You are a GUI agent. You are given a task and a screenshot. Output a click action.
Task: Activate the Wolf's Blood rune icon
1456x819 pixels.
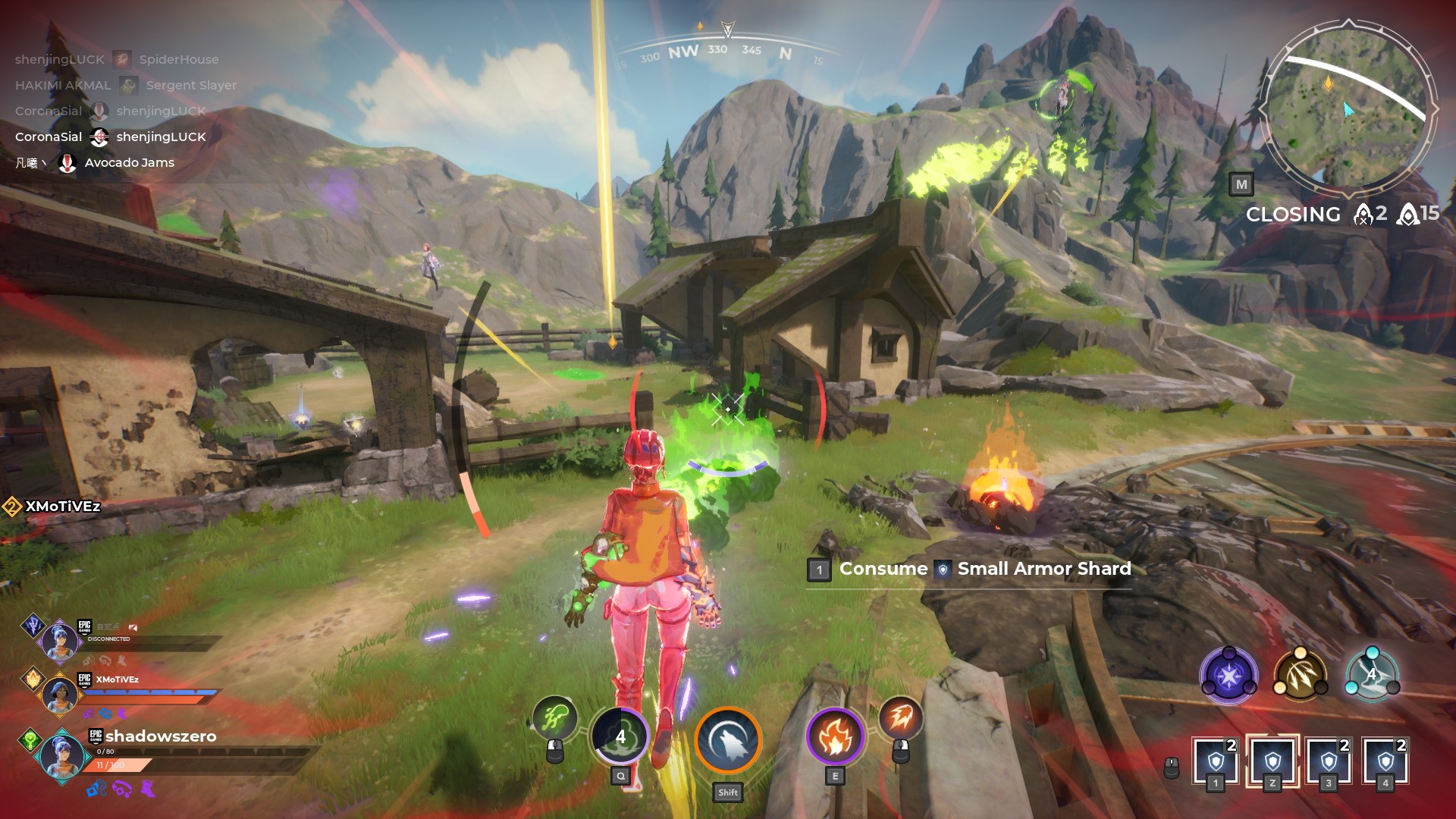[x=728, y=741]
